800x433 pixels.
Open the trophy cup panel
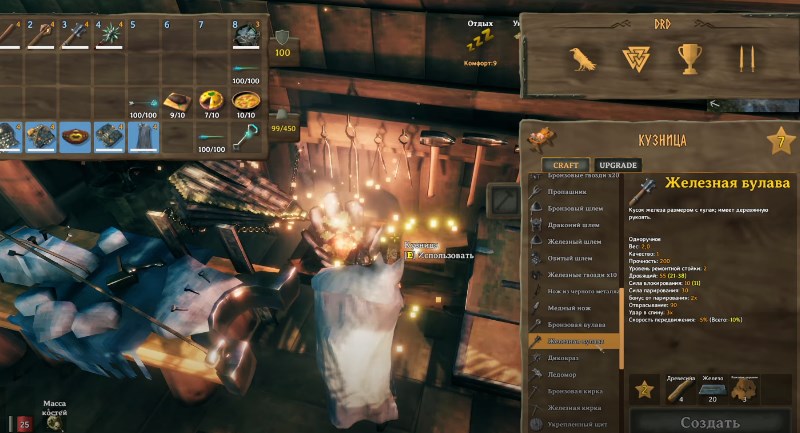690,60
